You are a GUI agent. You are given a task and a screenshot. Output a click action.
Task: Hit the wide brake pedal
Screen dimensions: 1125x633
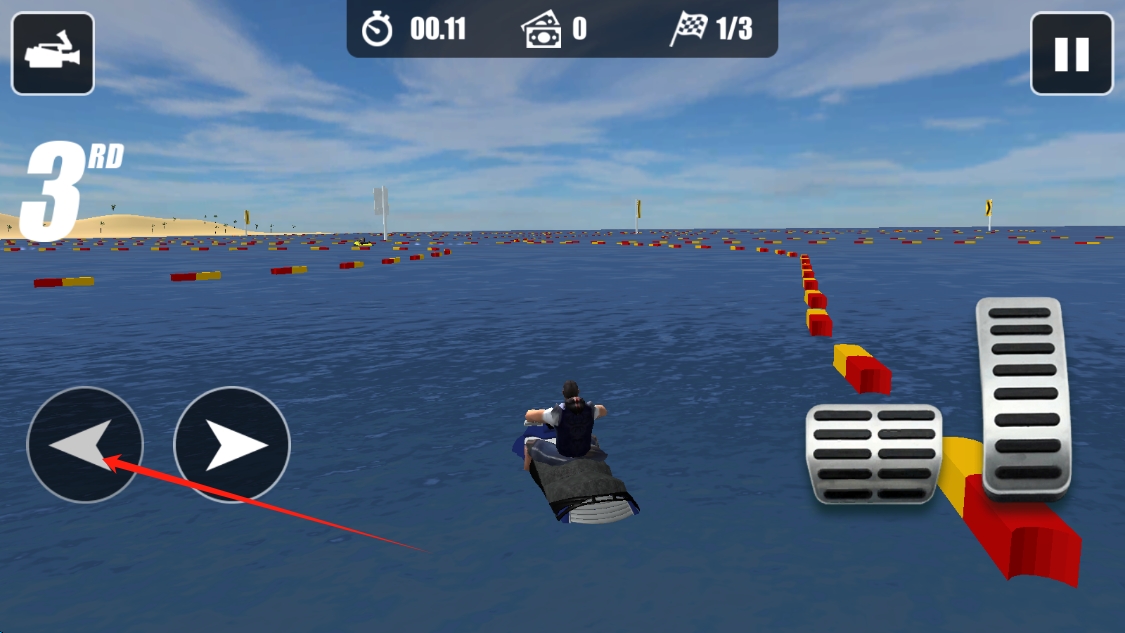(874, 453)
